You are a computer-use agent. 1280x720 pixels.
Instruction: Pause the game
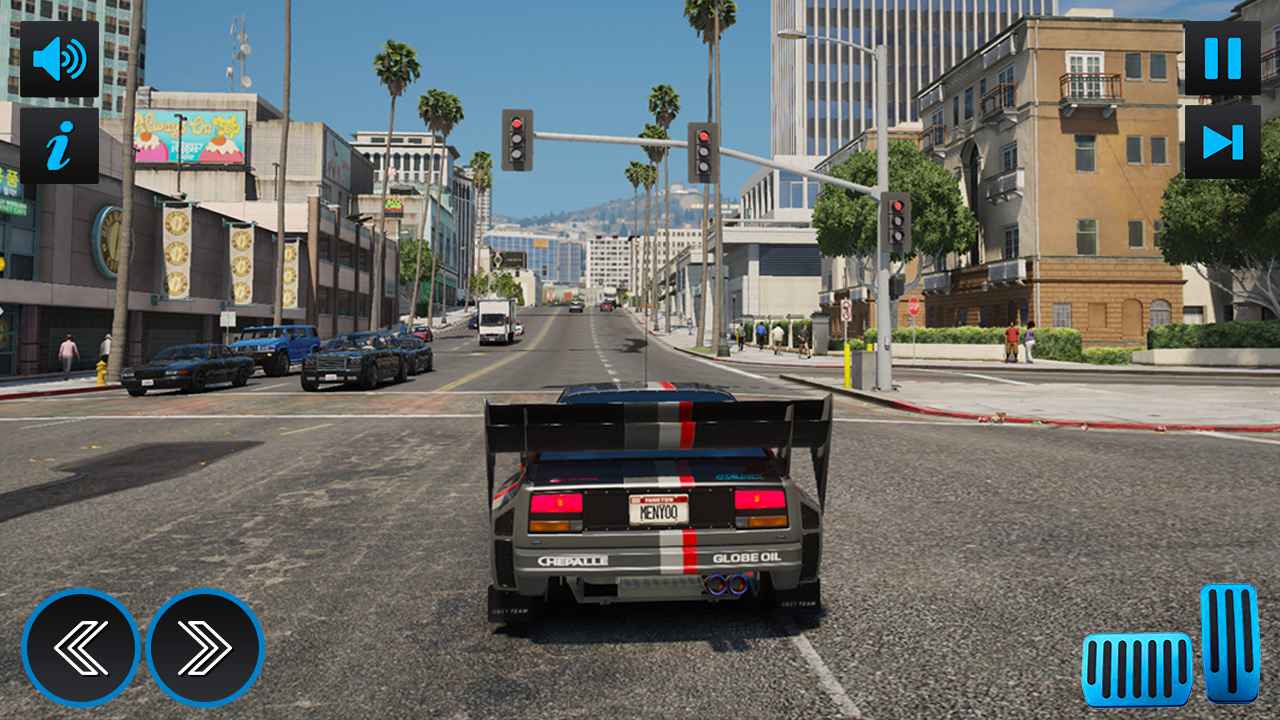click(1222, 59)
